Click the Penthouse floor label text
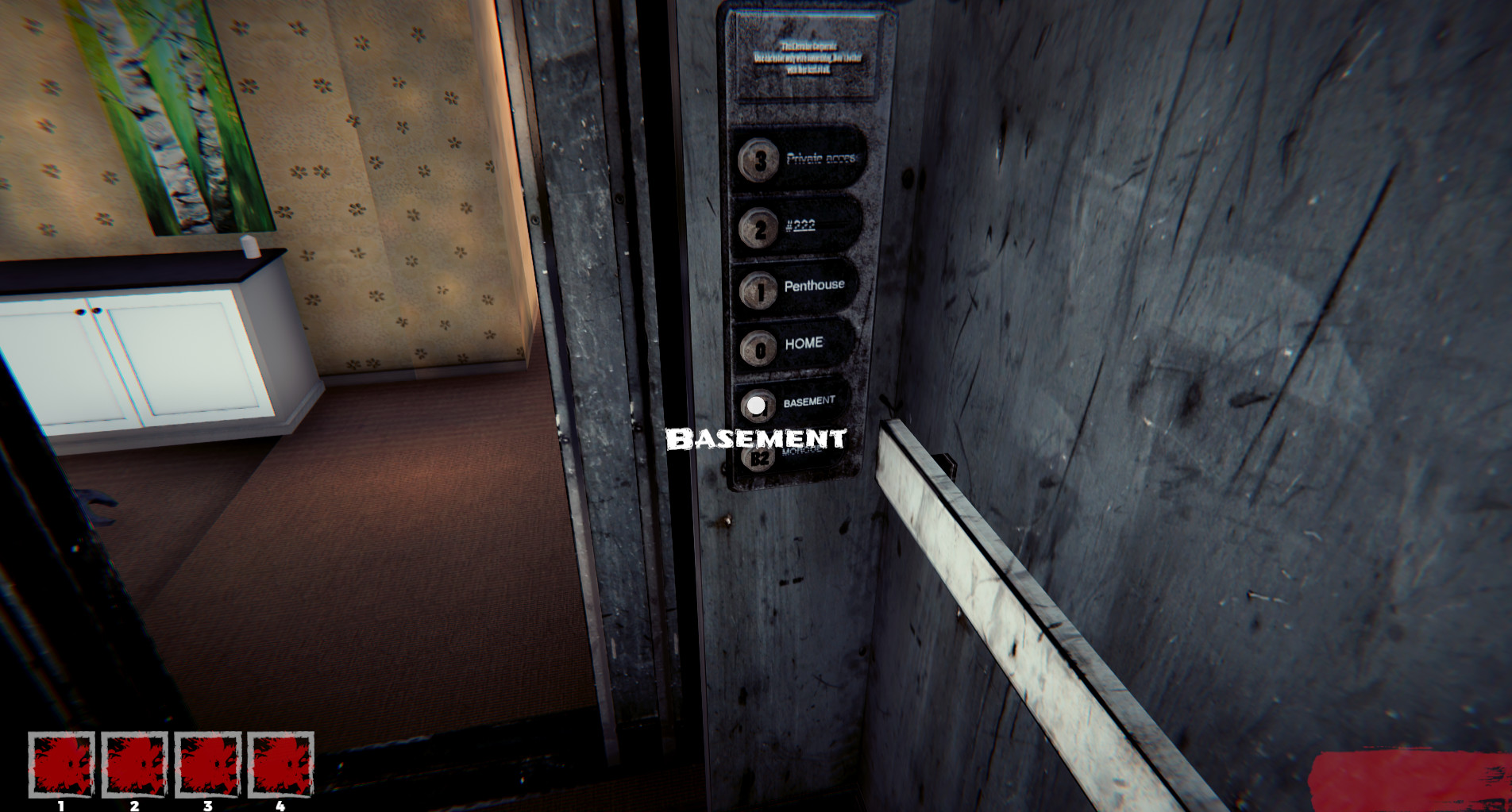The height and width of the screenshot is (812, 1512). (x=814, y=286)
